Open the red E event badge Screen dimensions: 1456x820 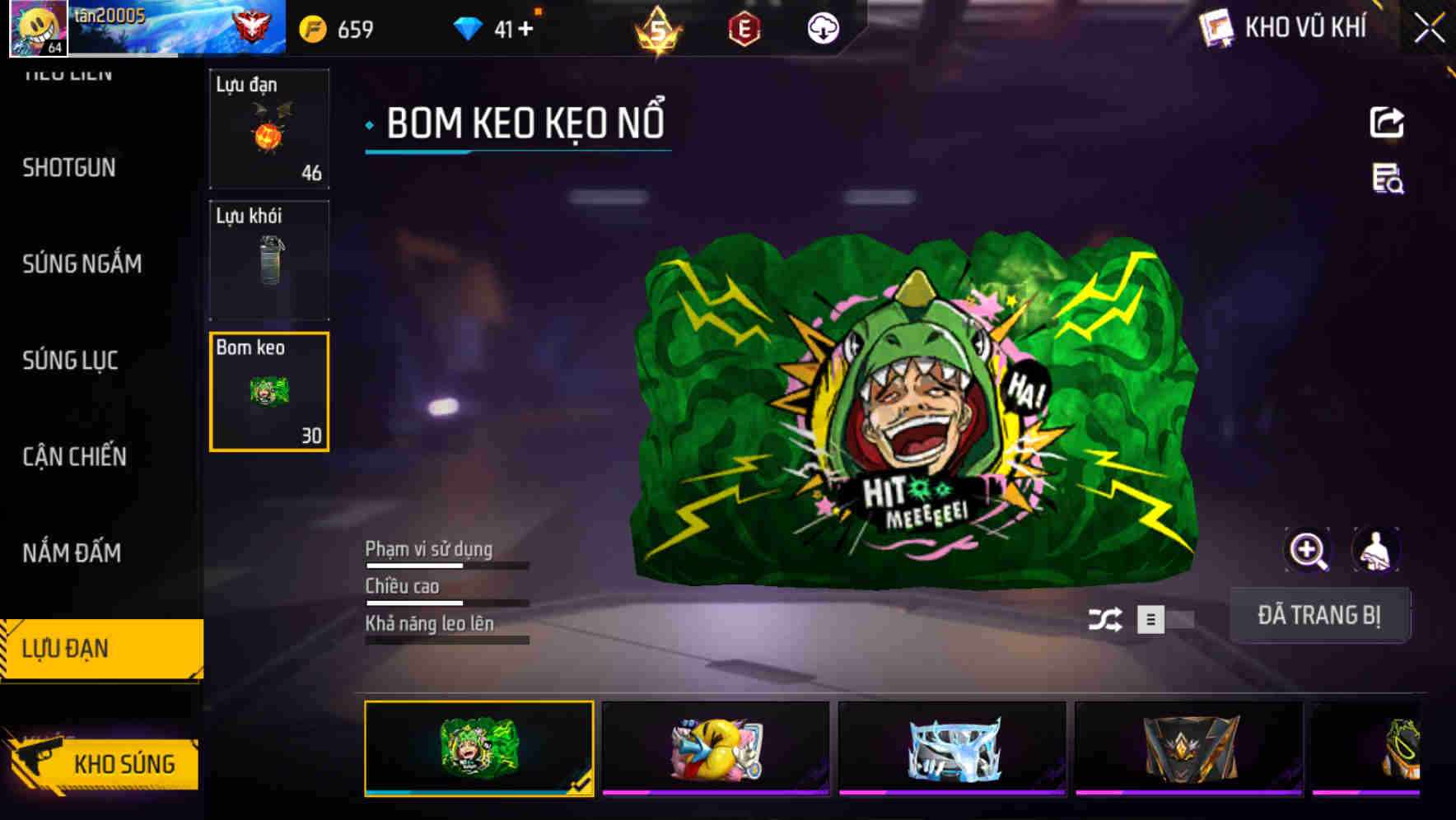745,27
